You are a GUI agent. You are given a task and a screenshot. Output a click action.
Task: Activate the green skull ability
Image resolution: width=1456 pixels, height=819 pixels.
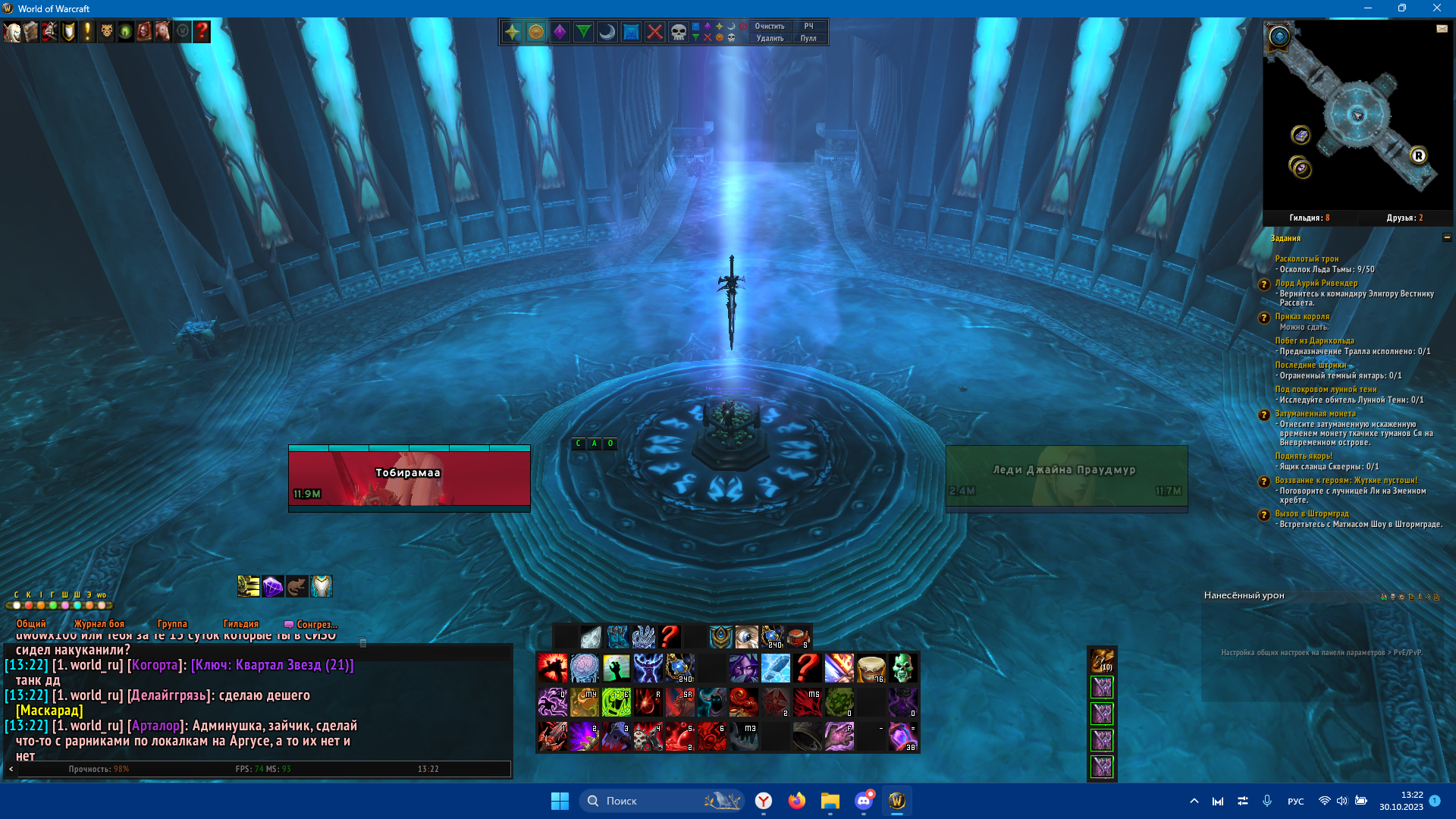(902, 669)
